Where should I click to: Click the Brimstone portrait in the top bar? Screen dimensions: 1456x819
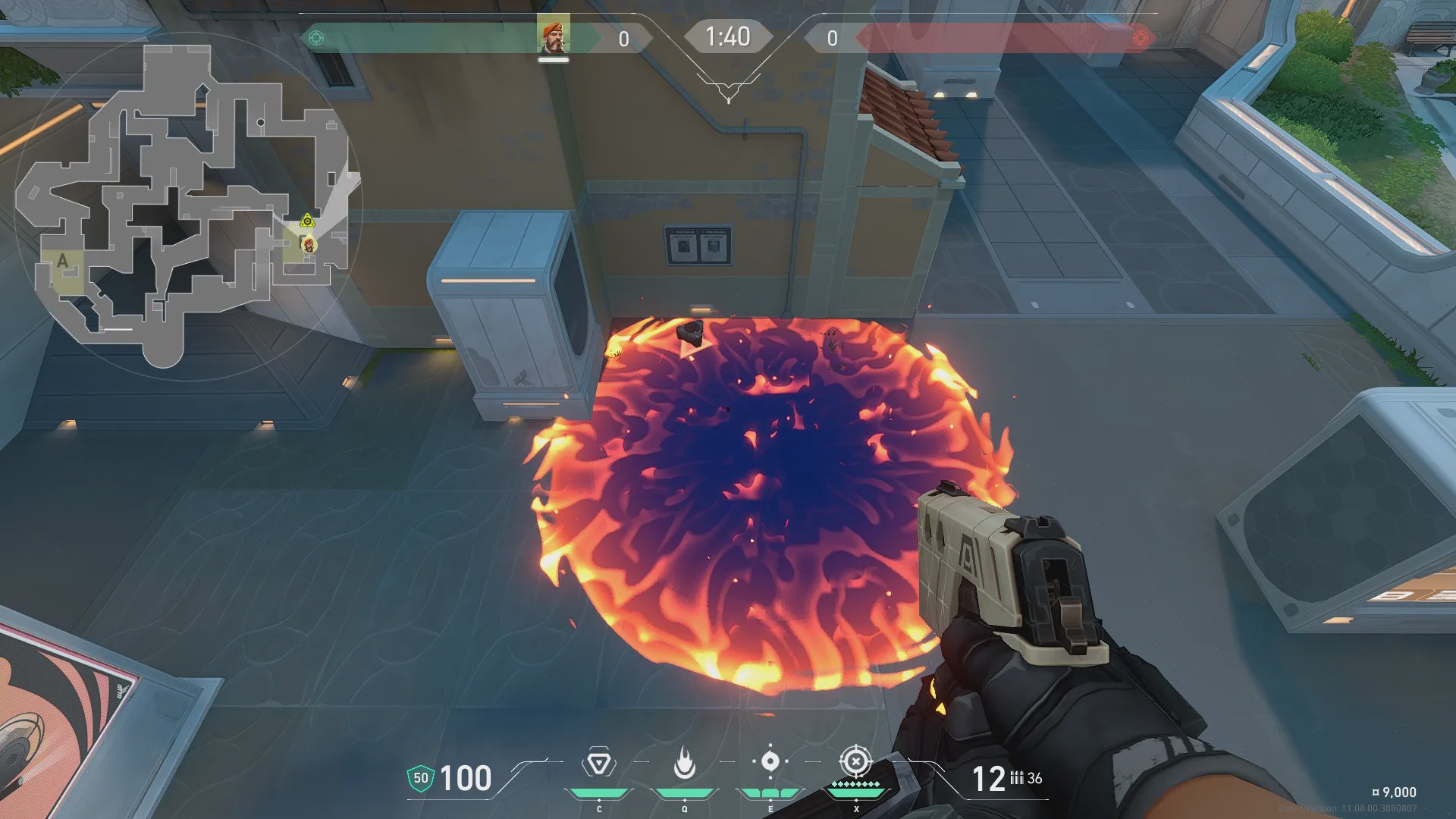554,37
